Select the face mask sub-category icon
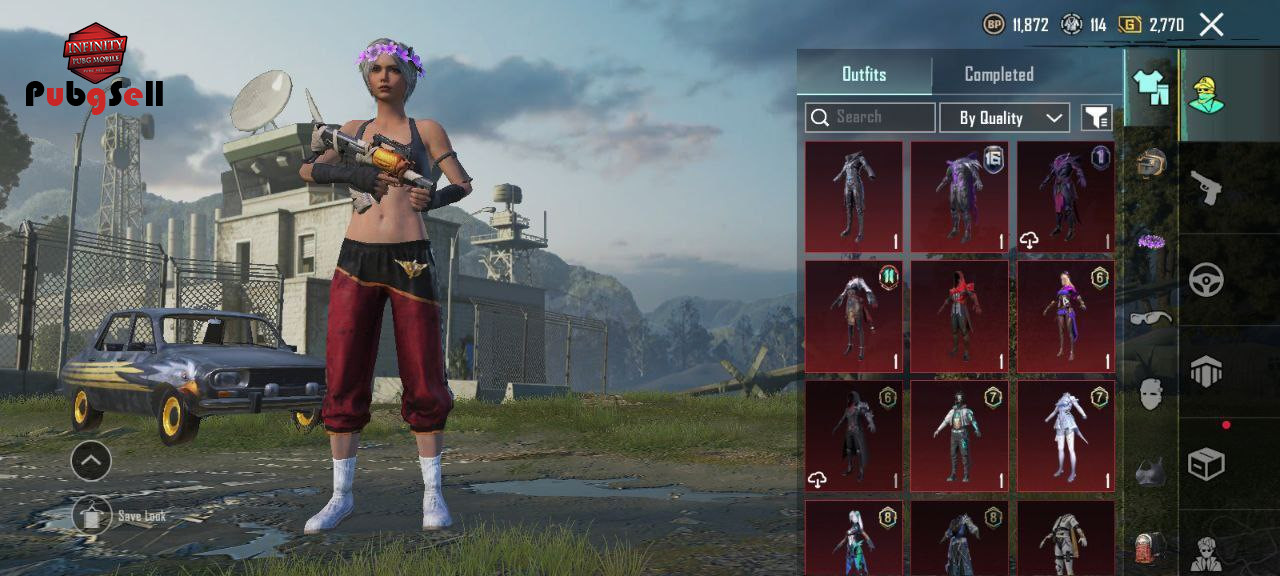 click(x=1151, y=394)
